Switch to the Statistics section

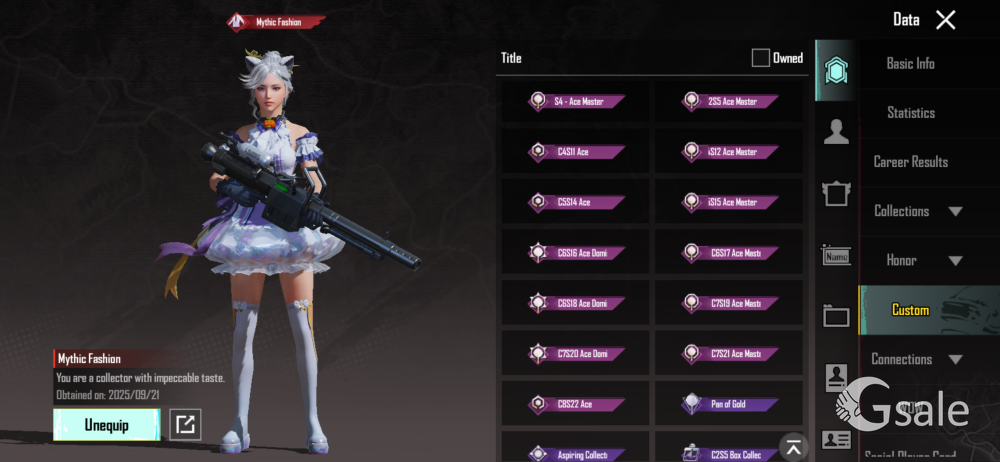coord(910,113)
